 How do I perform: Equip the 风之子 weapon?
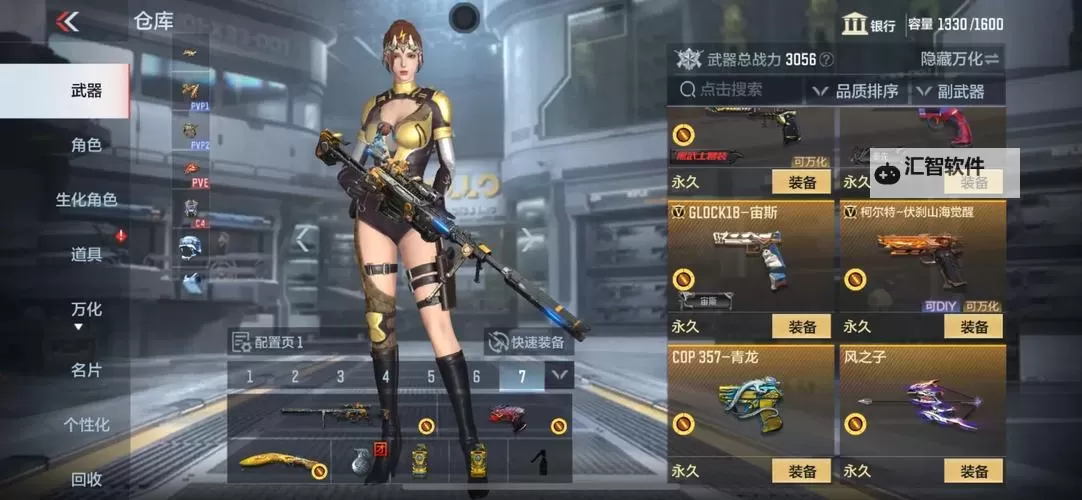[x=973, y=471]
